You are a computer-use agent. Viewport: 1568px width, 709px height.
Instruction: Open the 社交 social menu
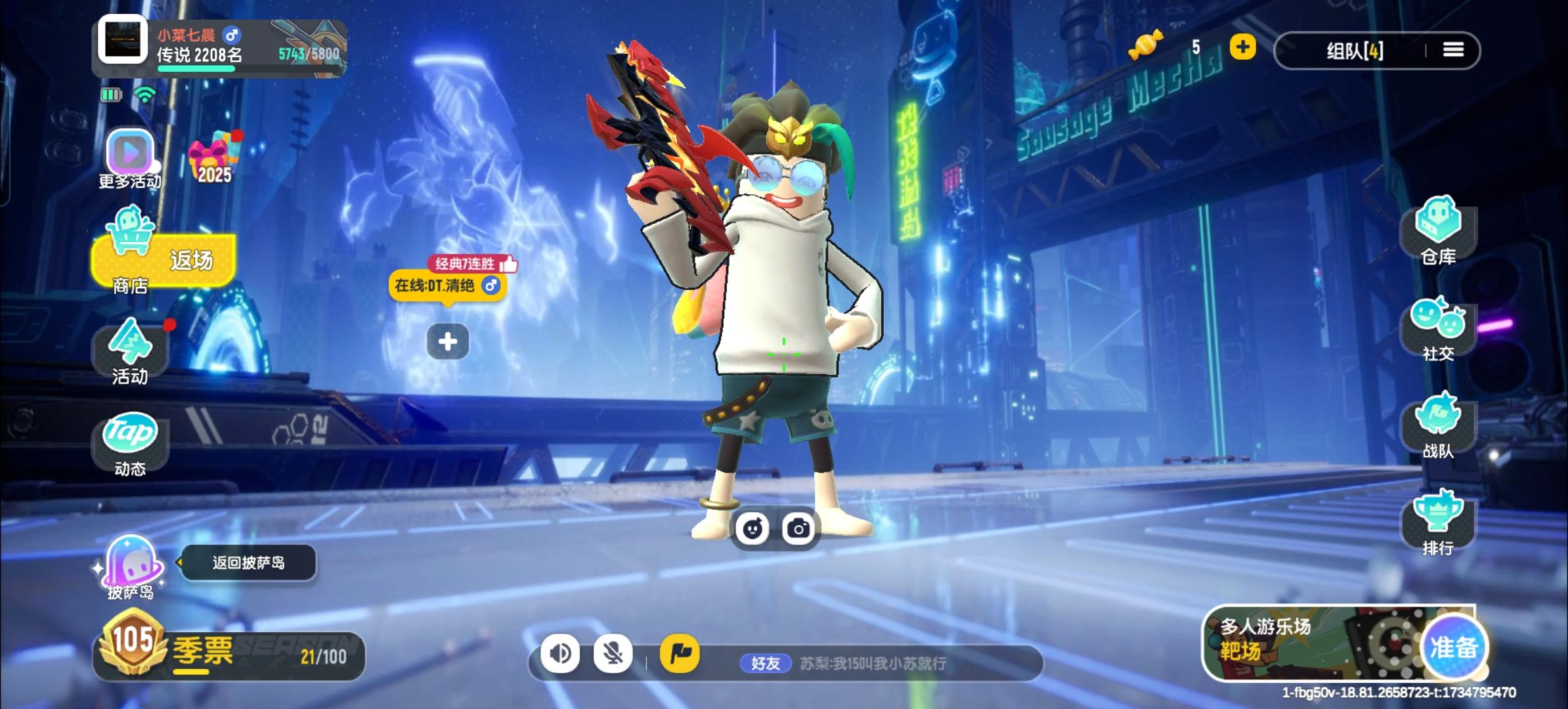pyautogui.click(x=1438, y=327)
